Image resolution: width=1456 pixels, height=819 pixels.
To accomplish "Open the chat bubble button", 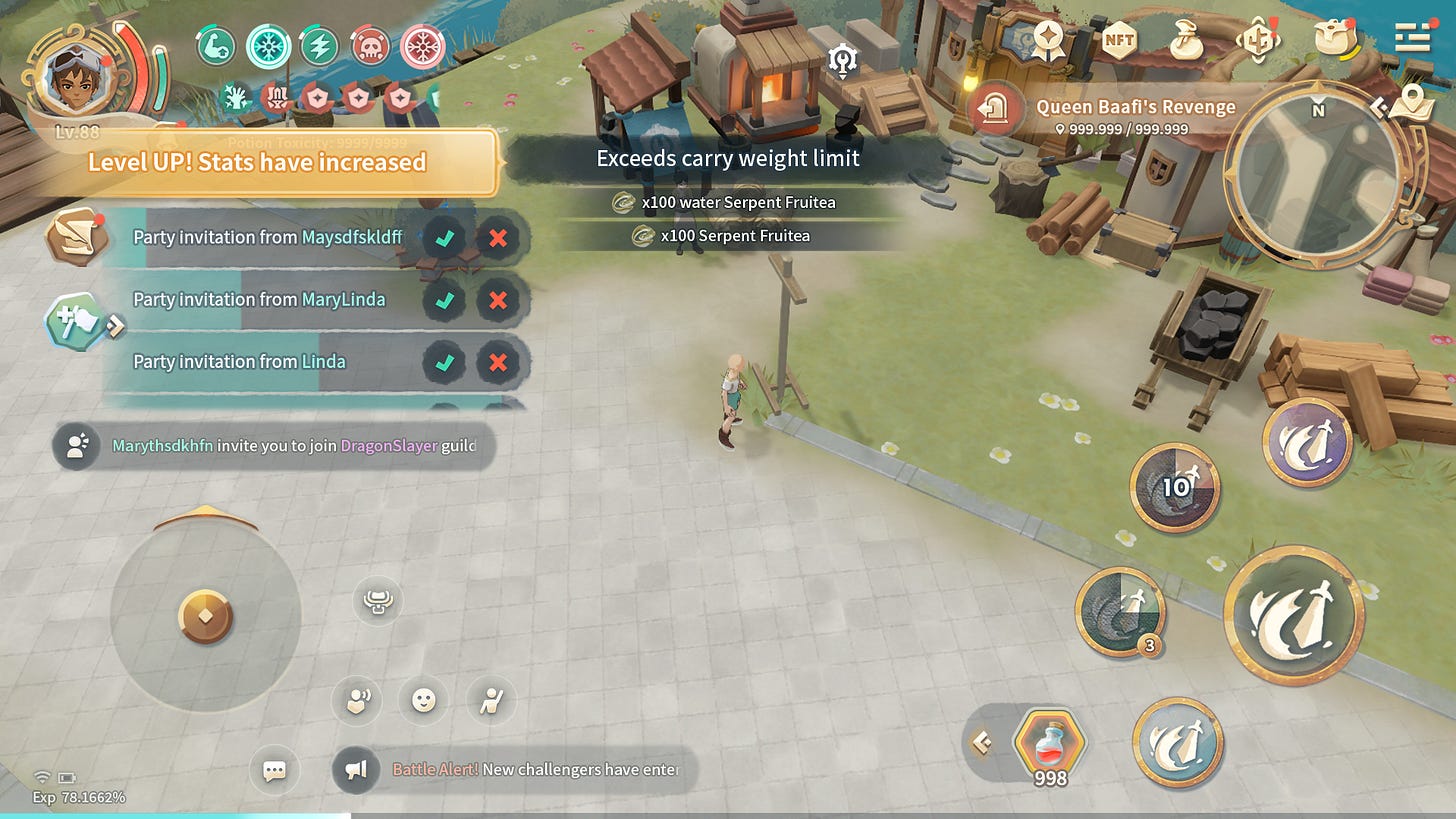I will pos(274,770).
